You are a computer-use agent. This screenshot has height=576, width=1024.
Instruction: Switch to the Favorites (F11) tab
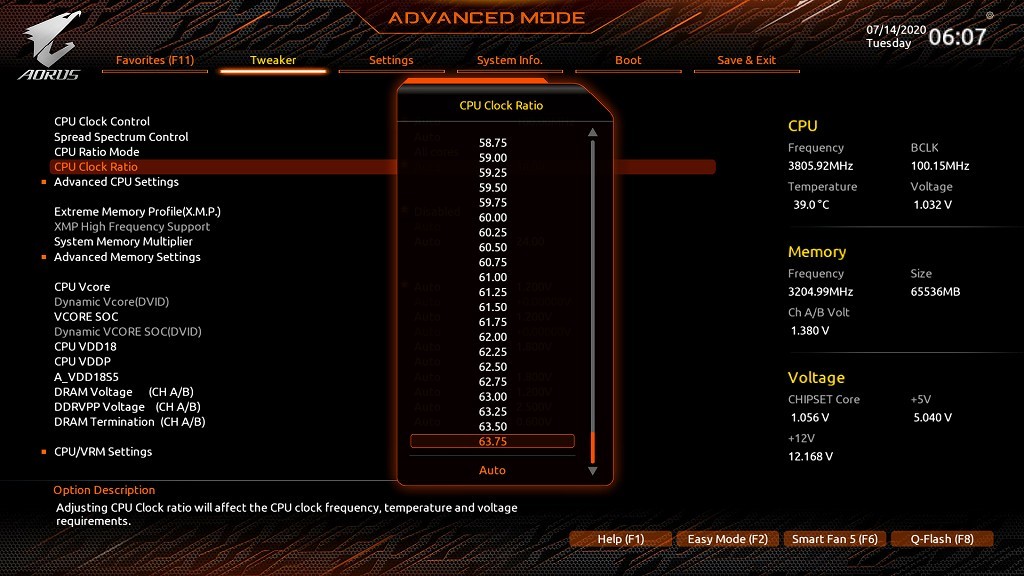coord(155,60)
